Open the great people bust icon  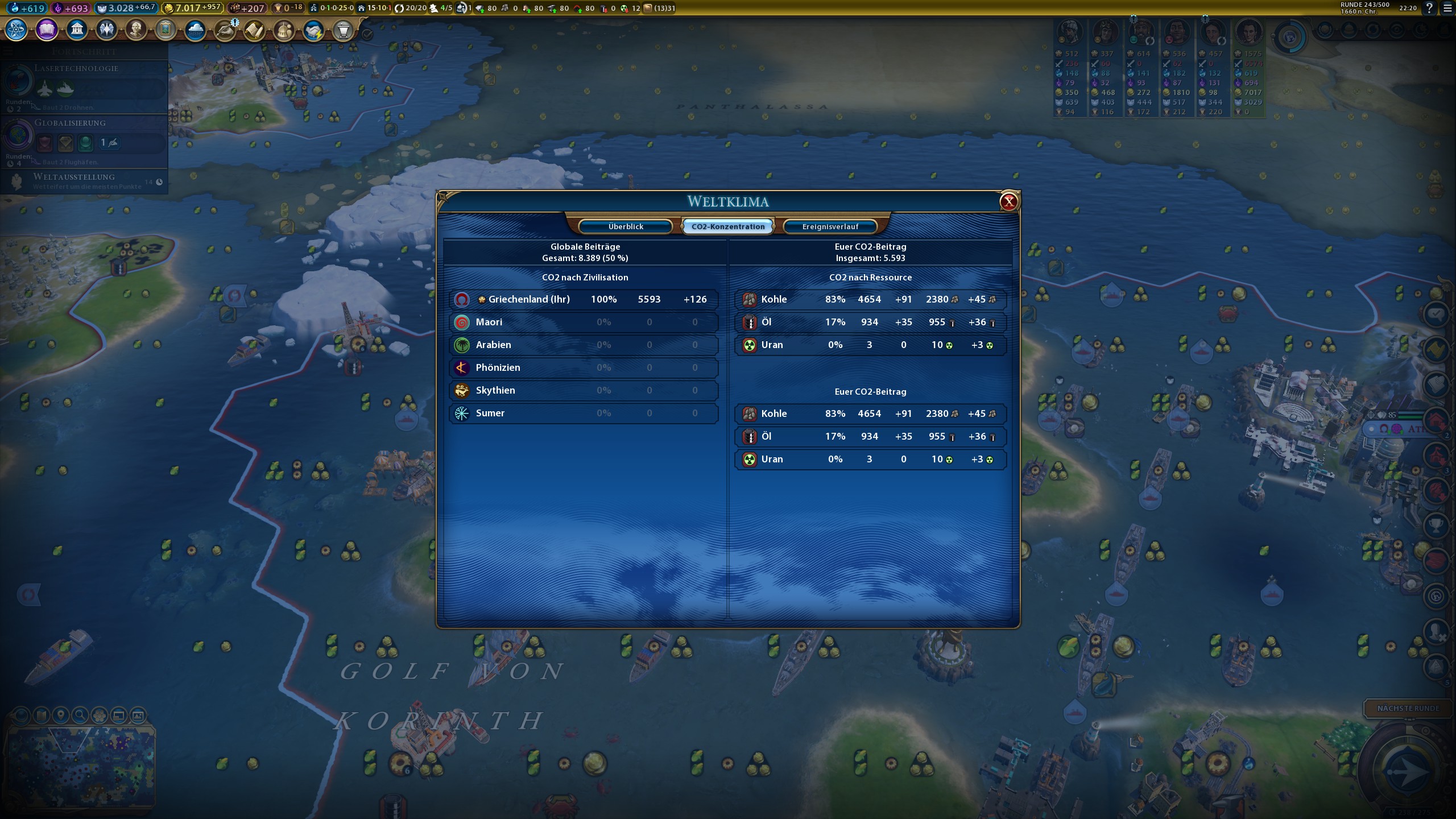[x=136, y=29]
